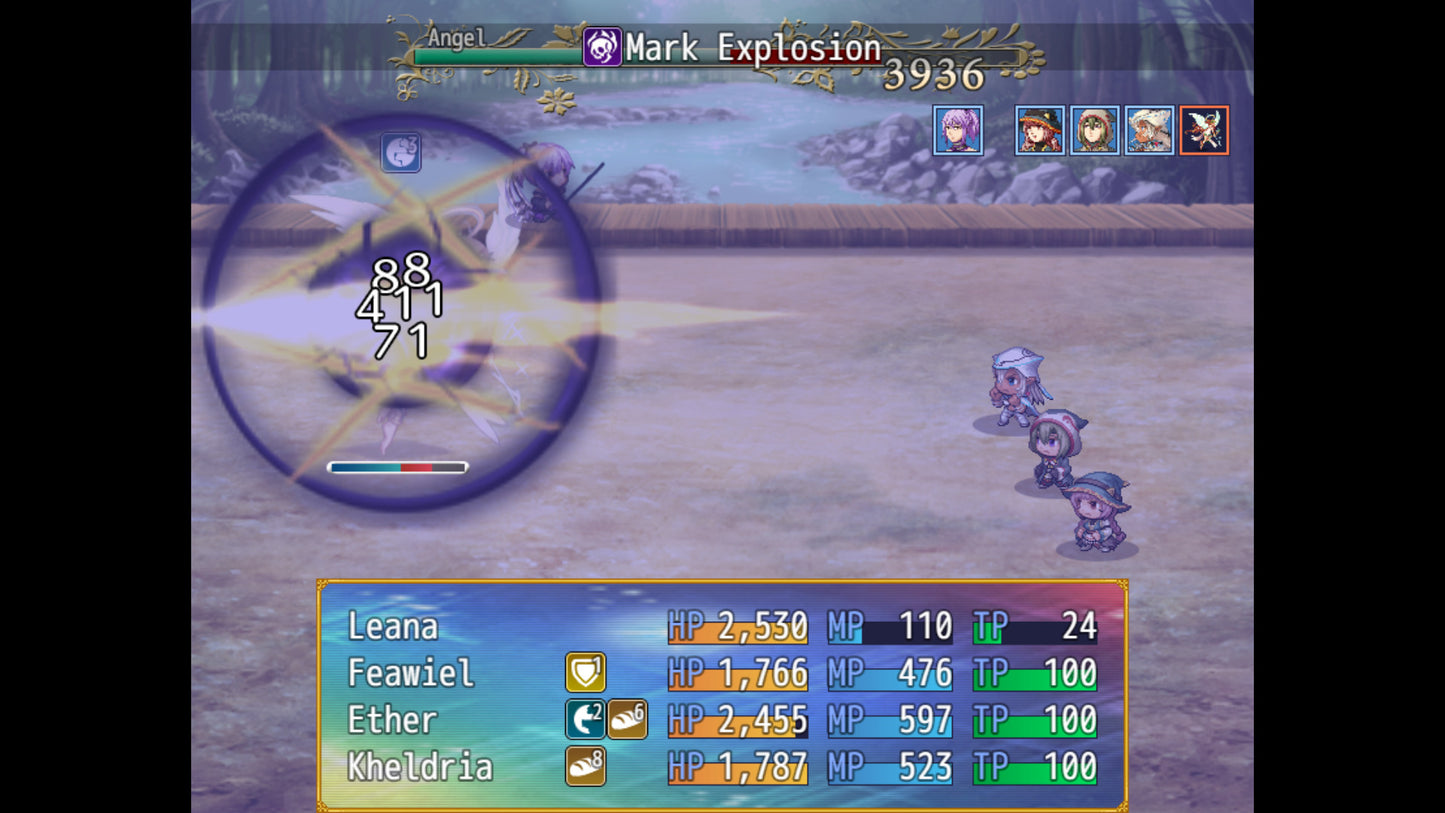1445x813 pixels.
Task: Select the purple-haired portrait in turn order
Action: 958,130
